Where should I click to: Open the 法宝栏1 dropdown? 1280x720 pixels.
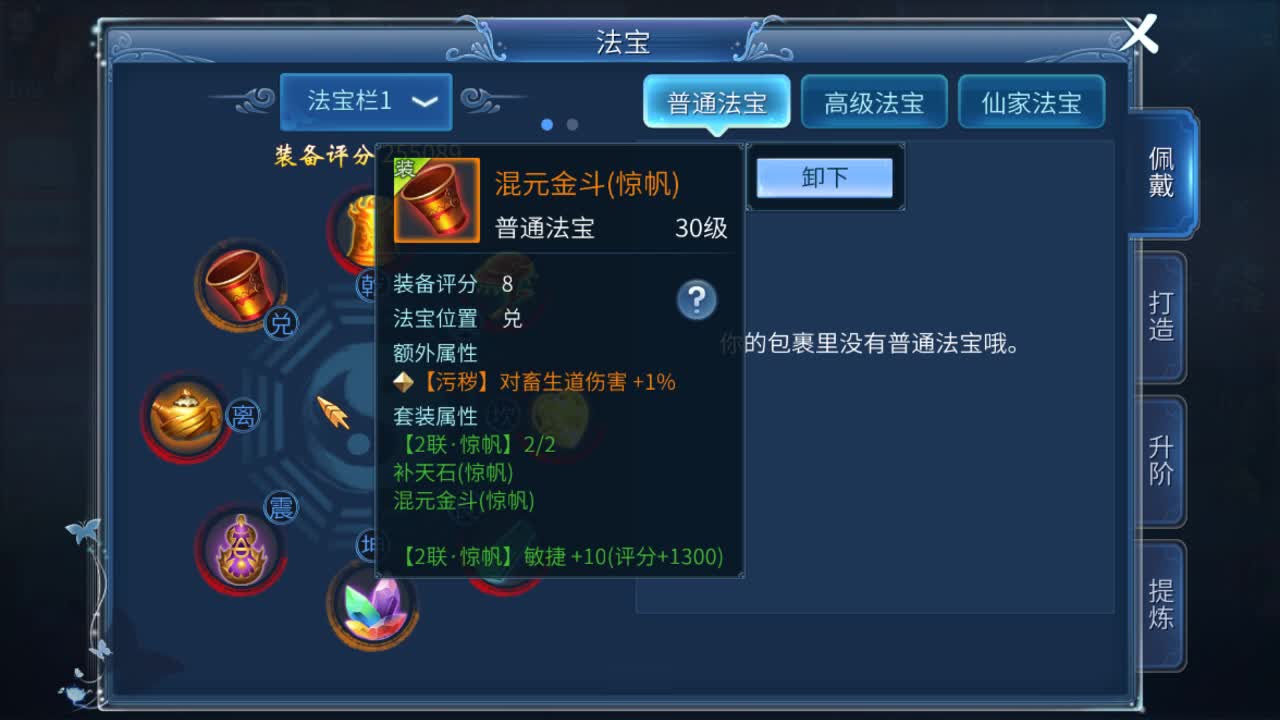click(x=365, y=102)
